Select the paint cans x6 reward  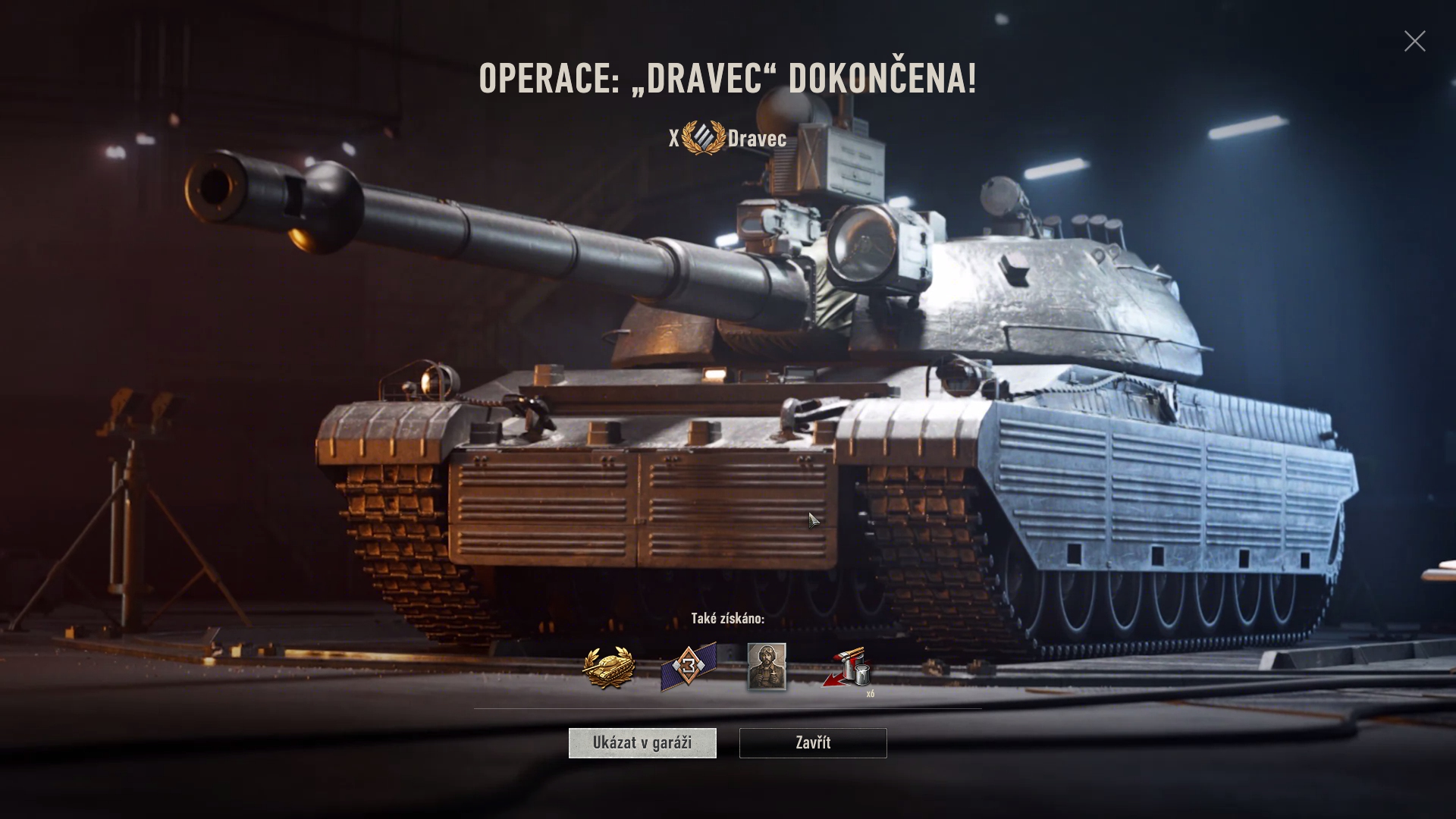pyautogui.click(x=848, y=669)
